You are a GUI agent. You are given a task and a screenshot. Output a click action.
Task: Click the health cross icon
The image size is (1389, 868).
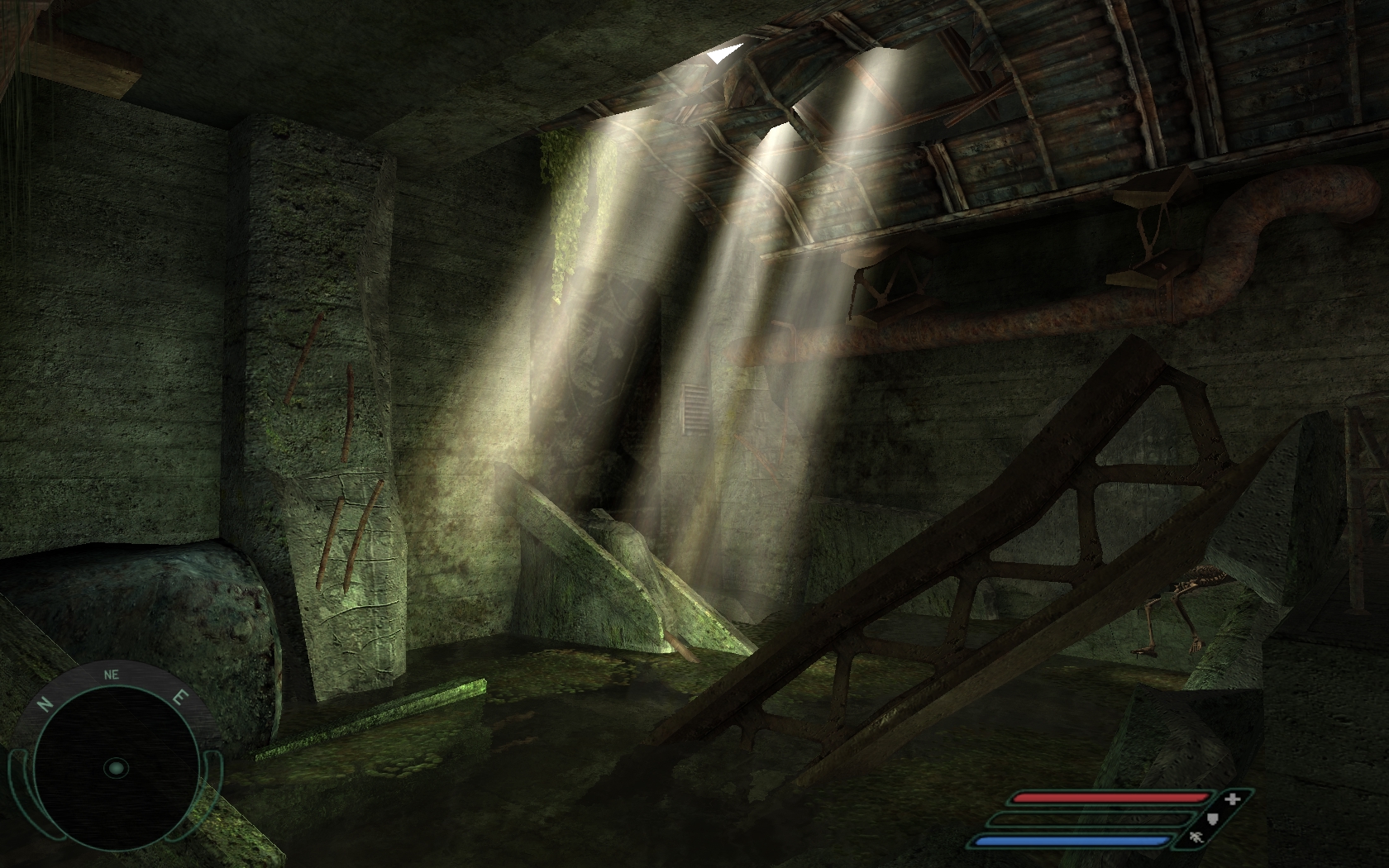(x=1233, y=799)
